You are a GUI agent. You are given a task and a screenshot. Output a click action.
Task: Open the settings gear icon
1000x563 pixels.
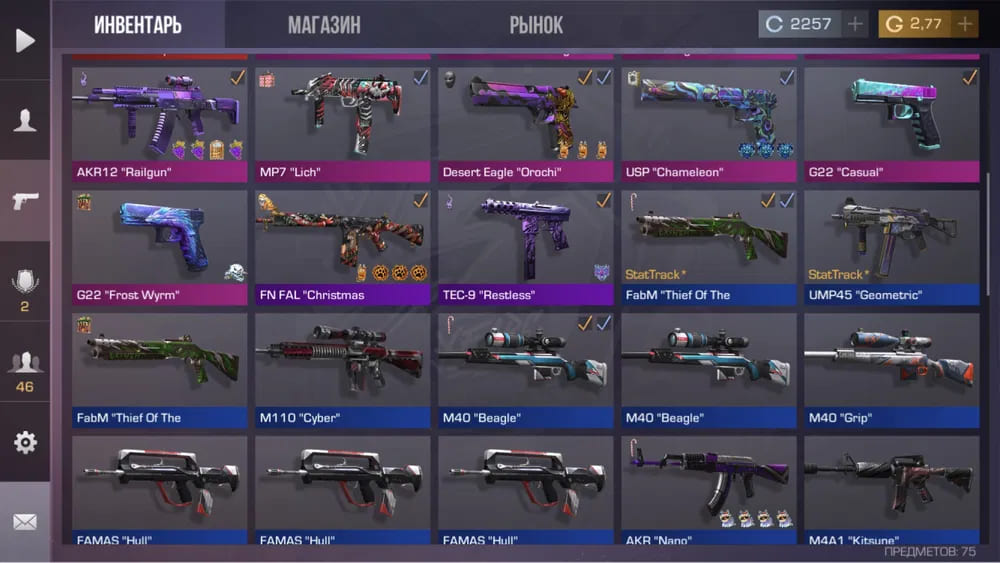(x=25, y=442)
